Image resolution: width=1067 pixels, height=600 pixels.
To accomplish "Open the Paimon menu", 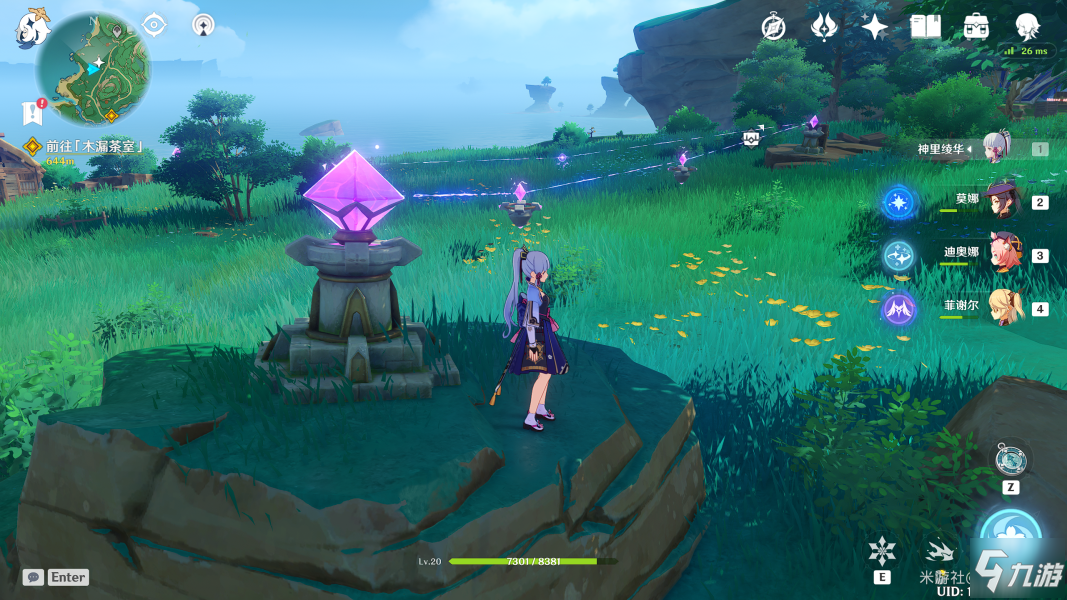I will point(32,26).
